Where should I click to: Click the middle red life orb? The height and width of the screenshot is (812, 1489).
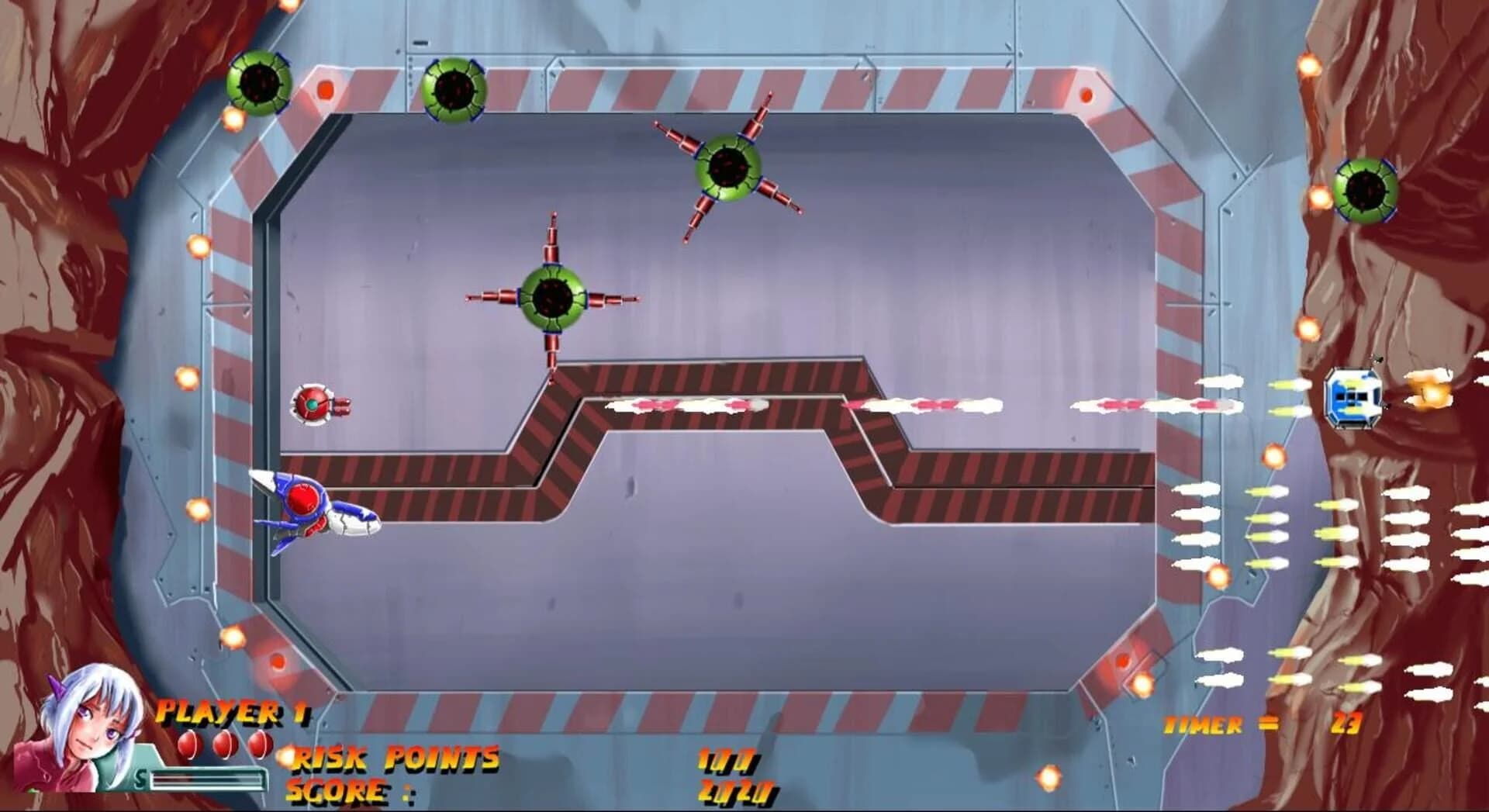coord(223,744)
